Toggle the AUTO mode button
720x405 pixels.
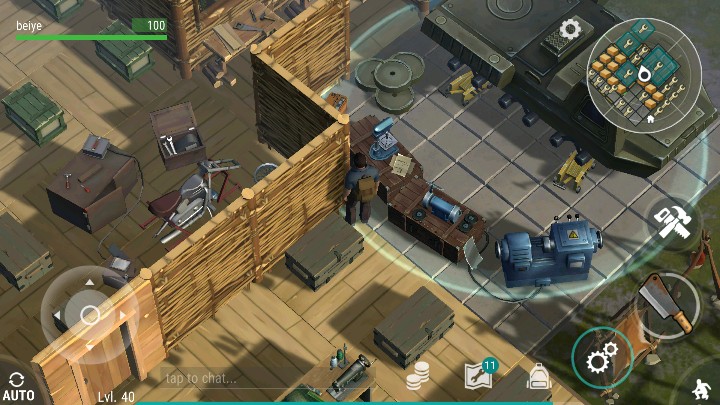[x=18, y=387]
